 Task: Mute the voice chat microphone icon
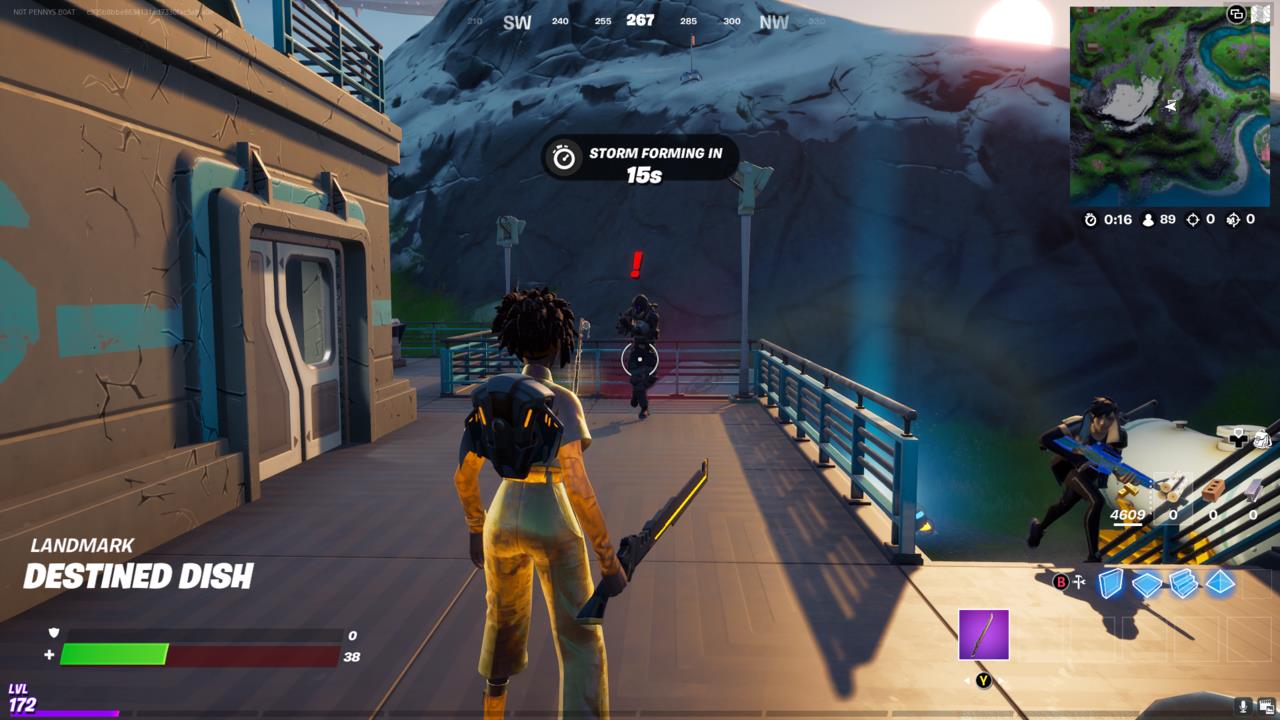1243,705
